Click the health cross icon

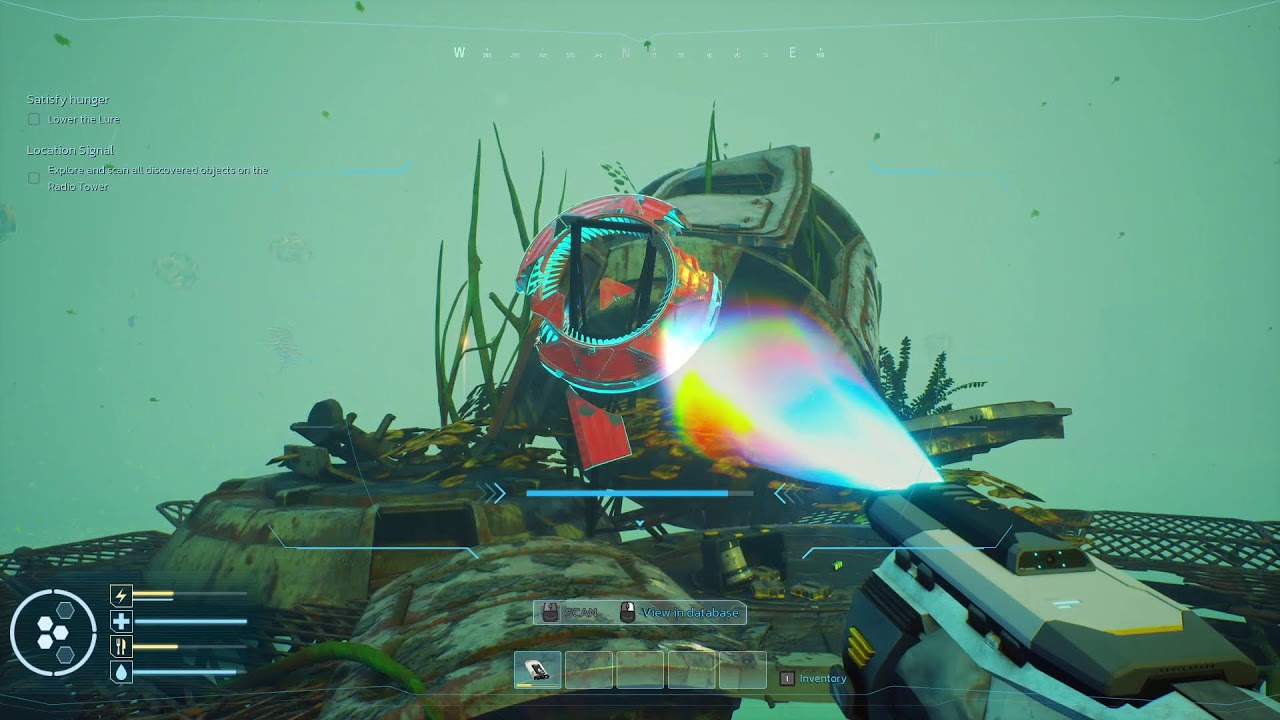pyautogui.click(x=121, y=622)
